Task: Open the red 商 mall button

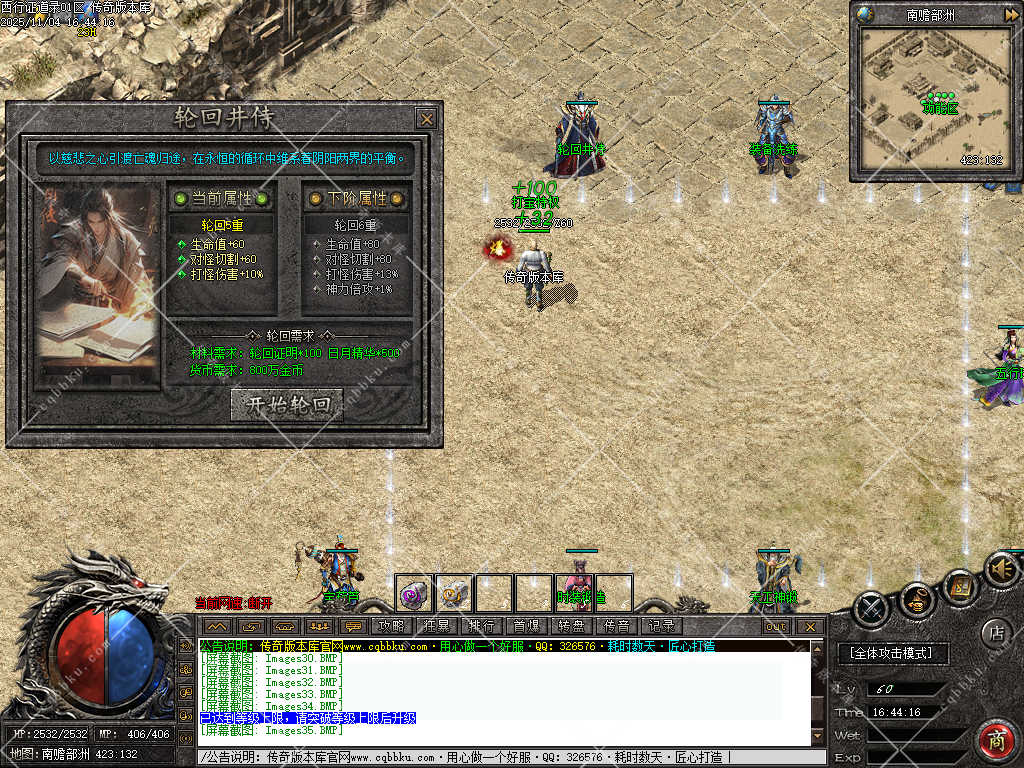Action: (995, 741)
